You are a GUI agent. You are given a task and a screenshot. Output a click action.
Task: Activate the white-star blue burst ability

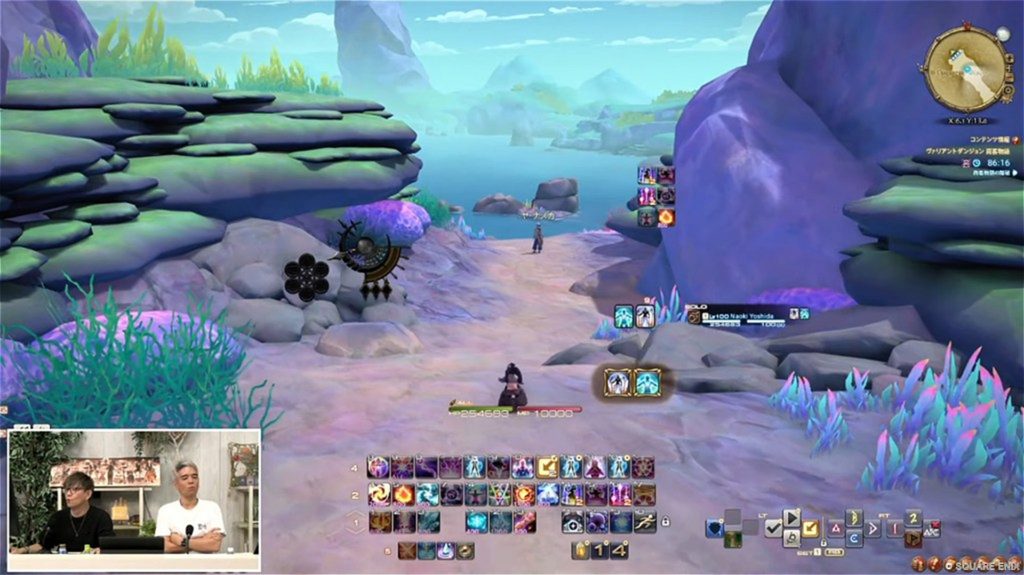click(x=547, y=494)
